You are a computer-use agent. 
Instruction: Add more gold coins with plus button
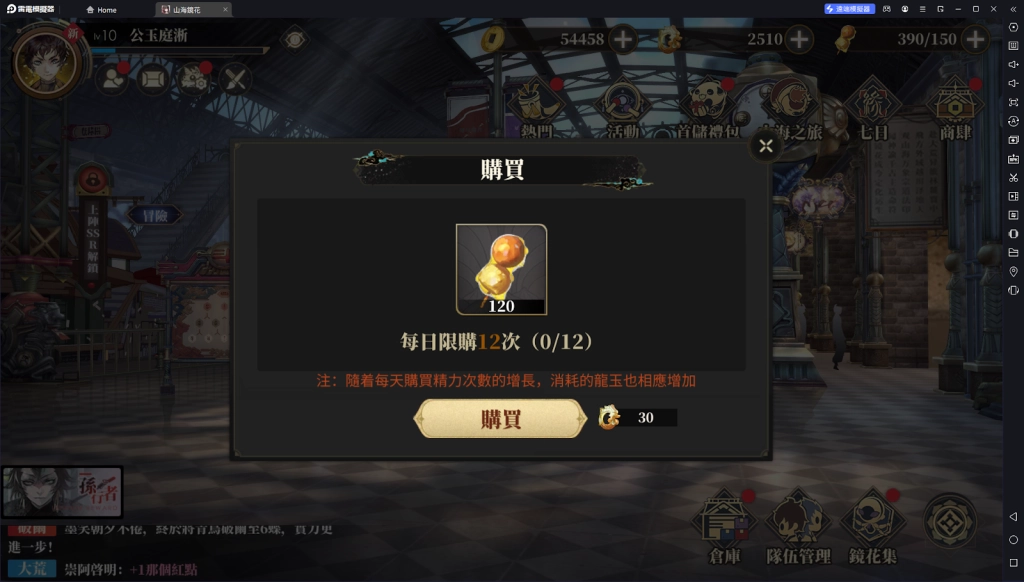pyautogui.click(x=623, y=40)
